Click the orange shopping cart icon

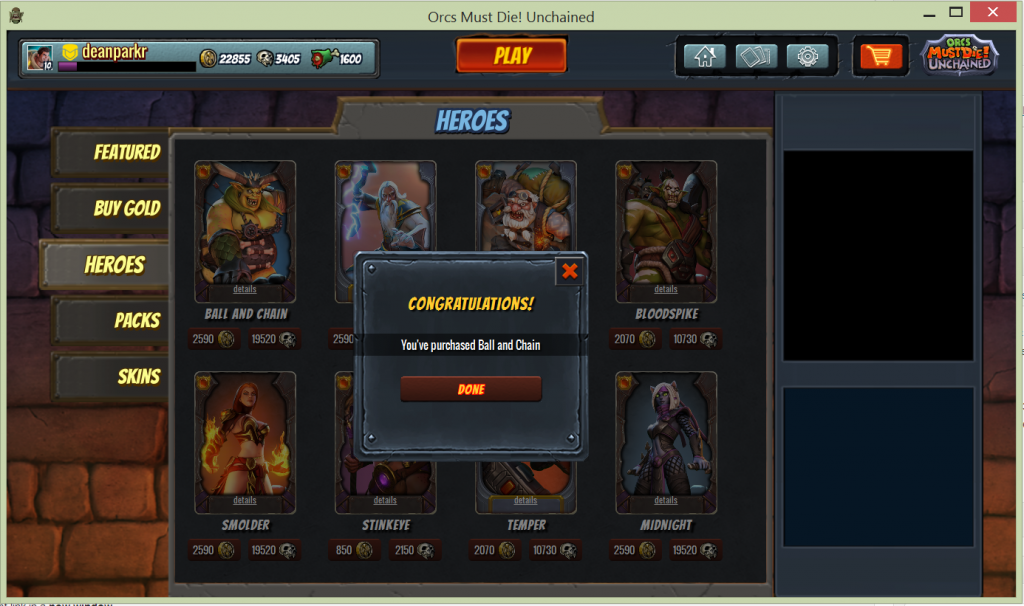pyautogui.click(x=880, y=56)
